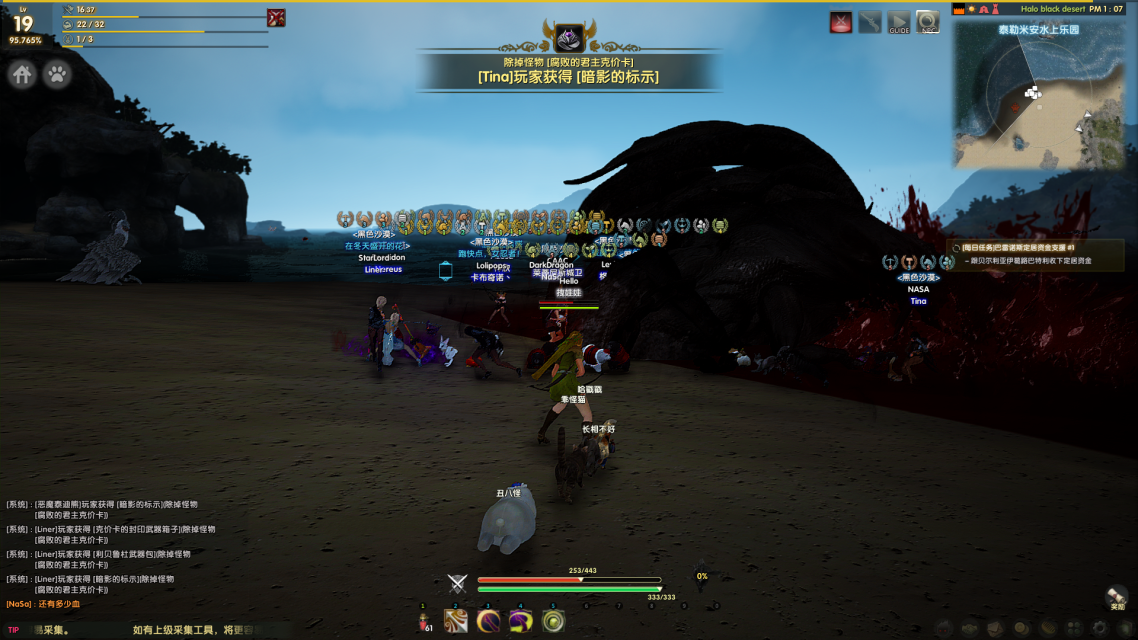Image resolution: width=1138 pixels, height=640 pixels.
Task: Open the NPC search button
Action: [x=928, y=22]
